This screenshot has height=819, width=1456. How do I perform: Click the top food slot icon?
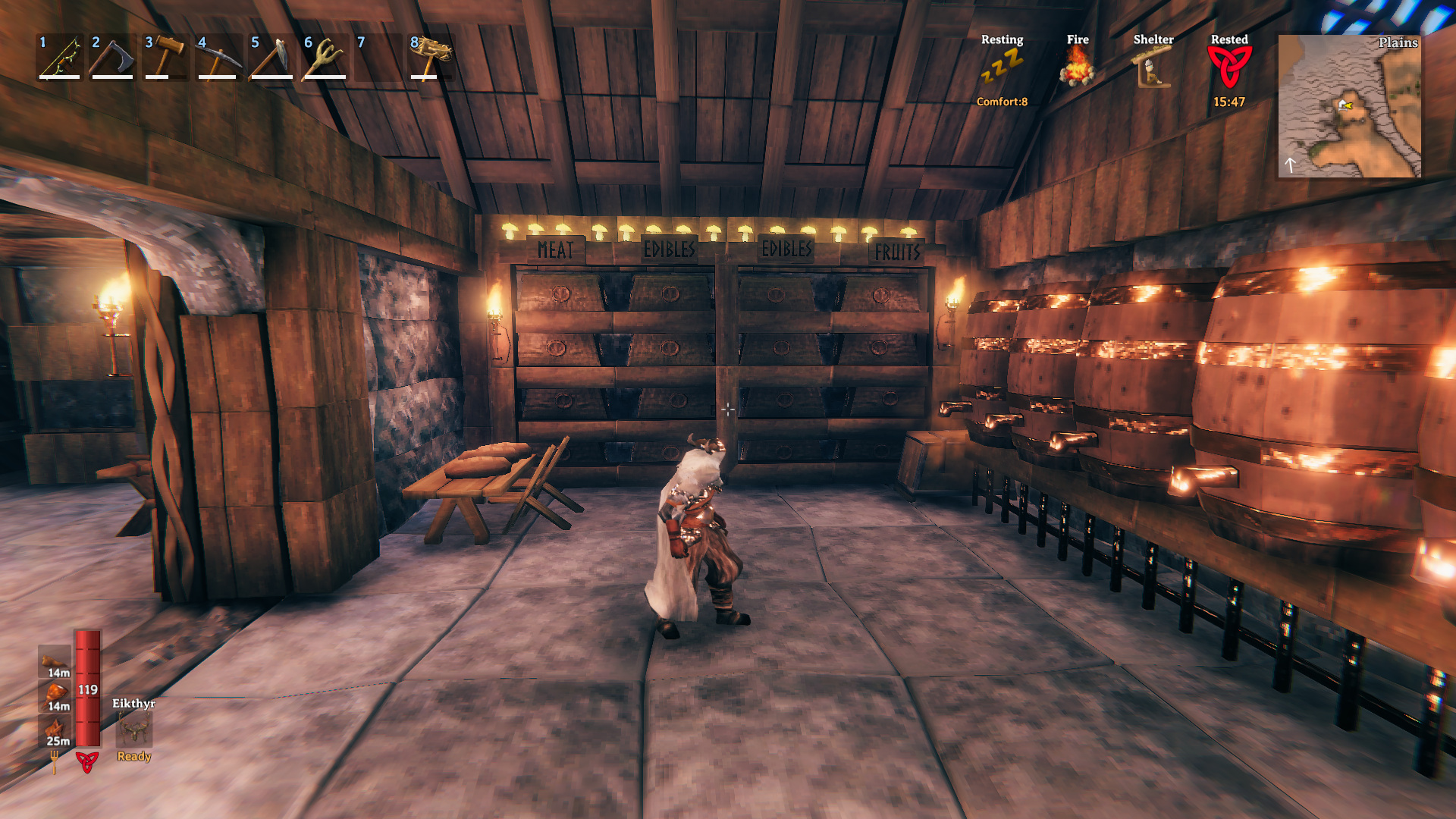(55, 661)
